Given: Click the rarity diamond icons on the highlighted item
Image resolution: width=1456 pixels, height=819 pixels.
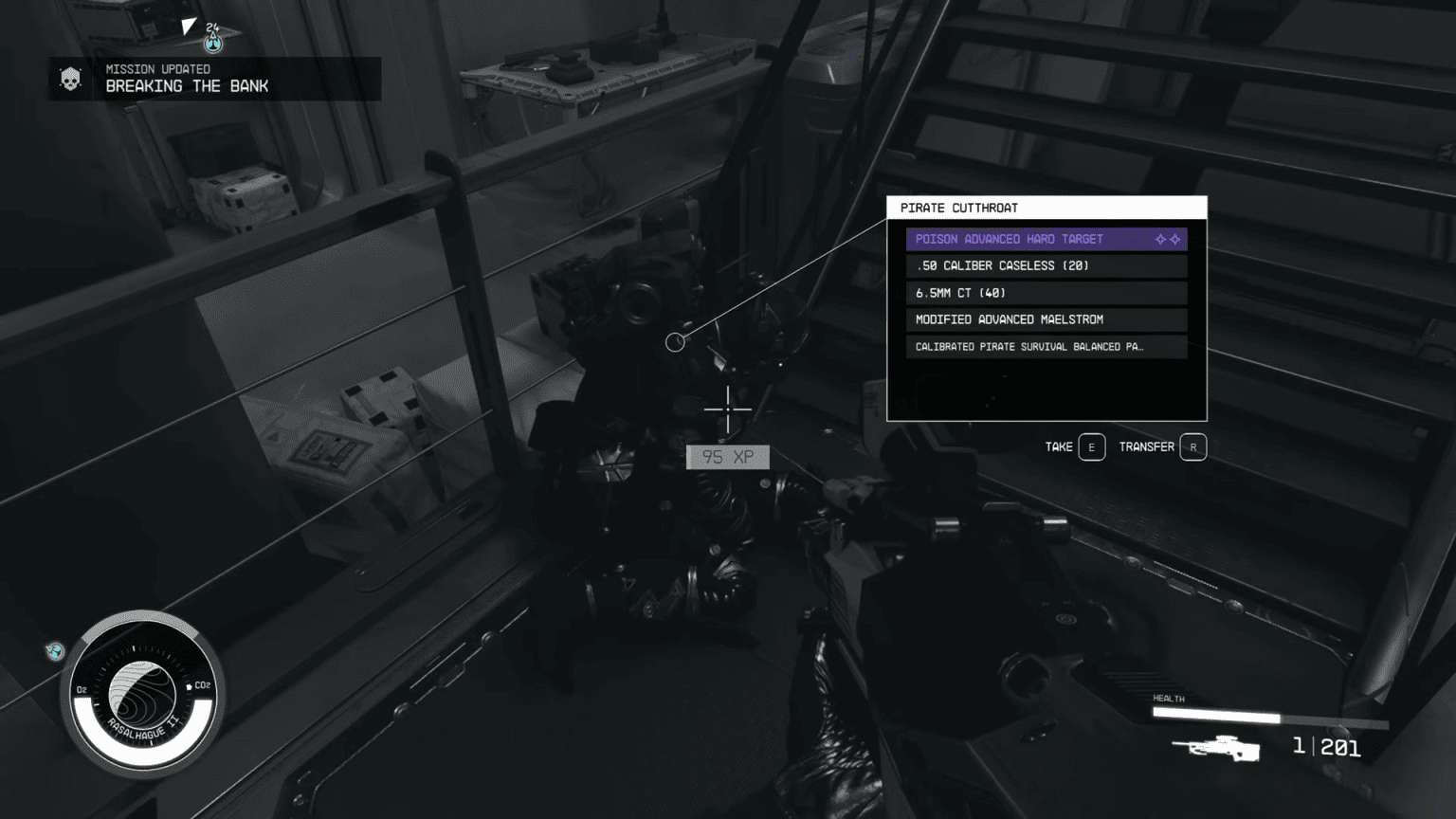Looking at the screenshot, I should [x=1167, y=239].
